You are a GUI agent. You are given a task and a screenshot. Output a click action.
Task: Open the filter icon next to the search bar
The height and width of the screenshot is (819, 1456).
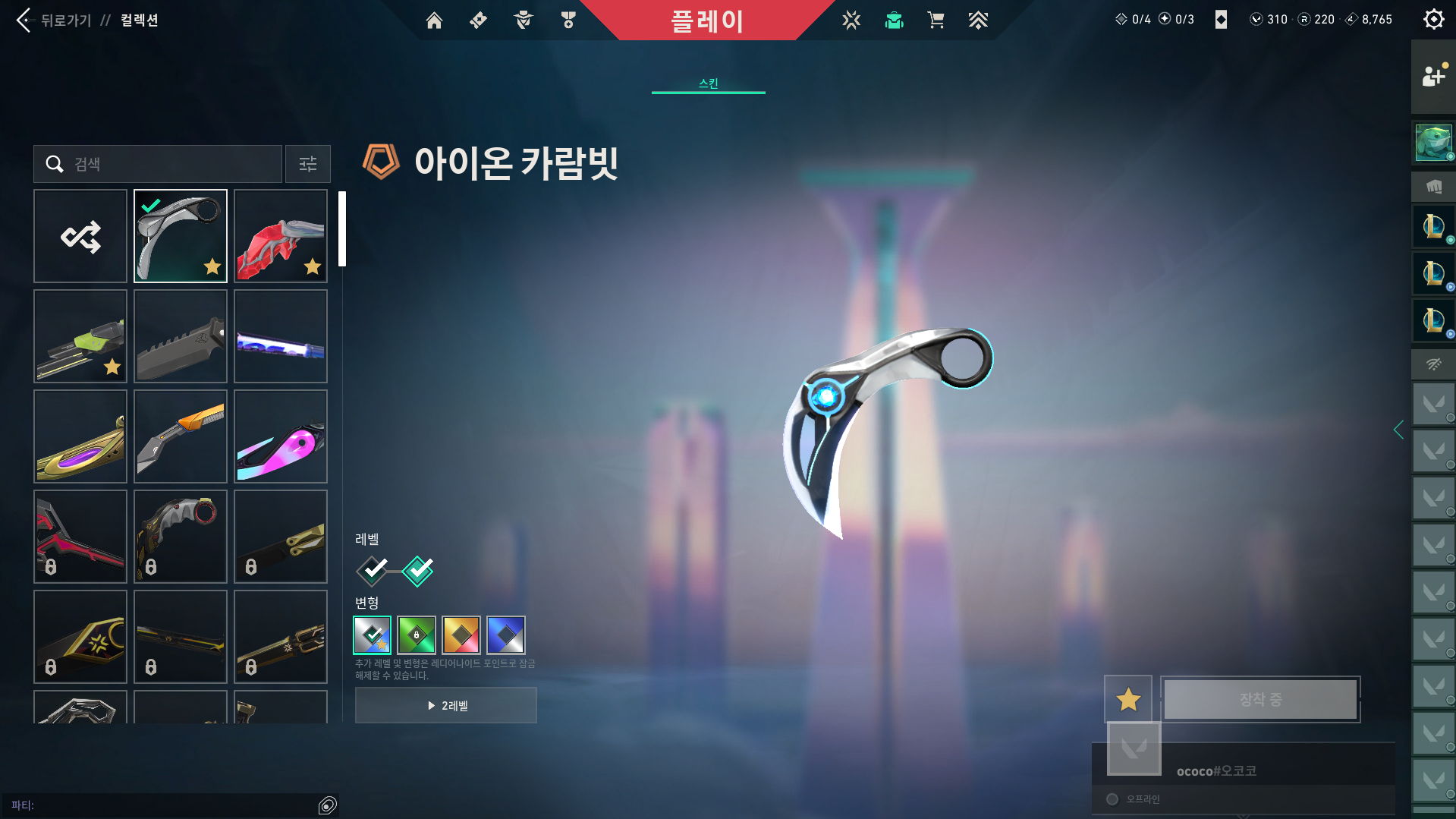coord(307,164)
